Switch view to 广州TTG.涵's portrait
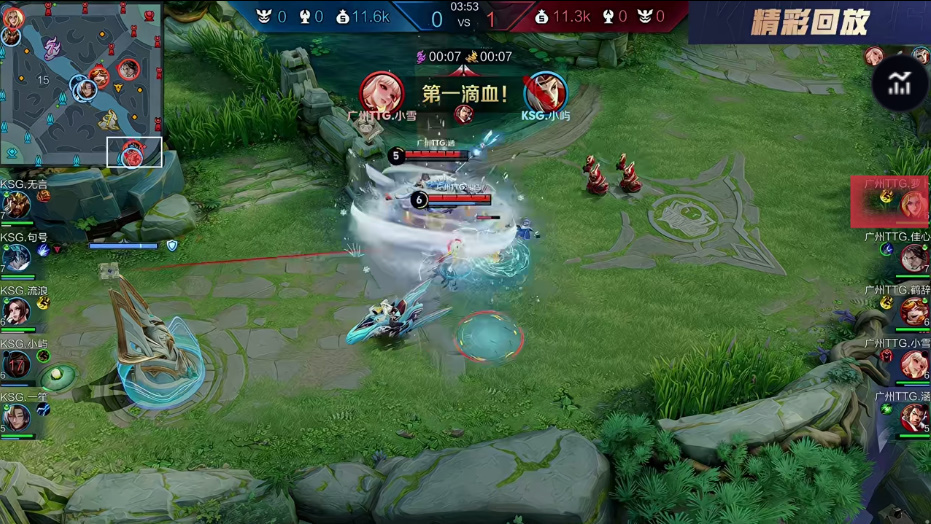This screenshot has height=524, width=931. 913,416
